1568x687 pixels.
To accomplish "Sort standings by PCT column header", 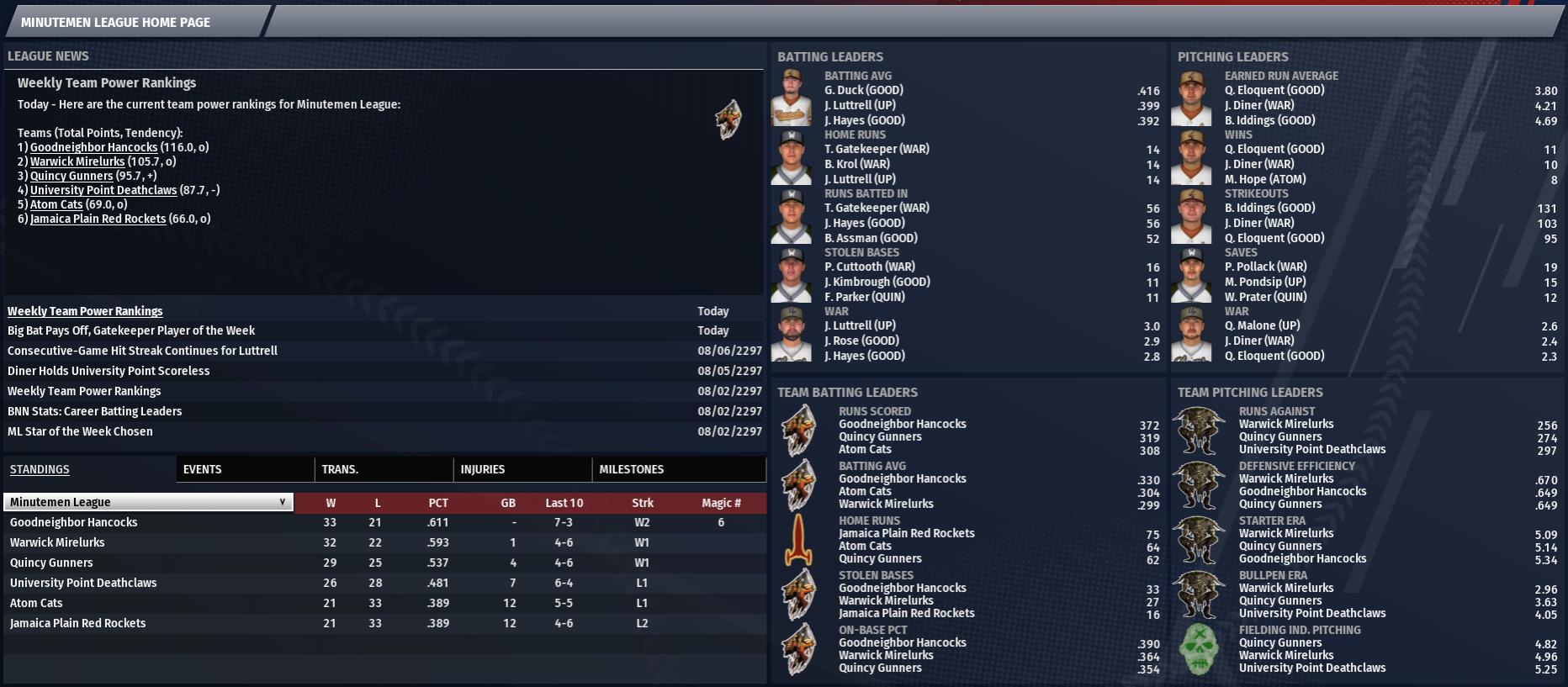I will tap(438, 503).
